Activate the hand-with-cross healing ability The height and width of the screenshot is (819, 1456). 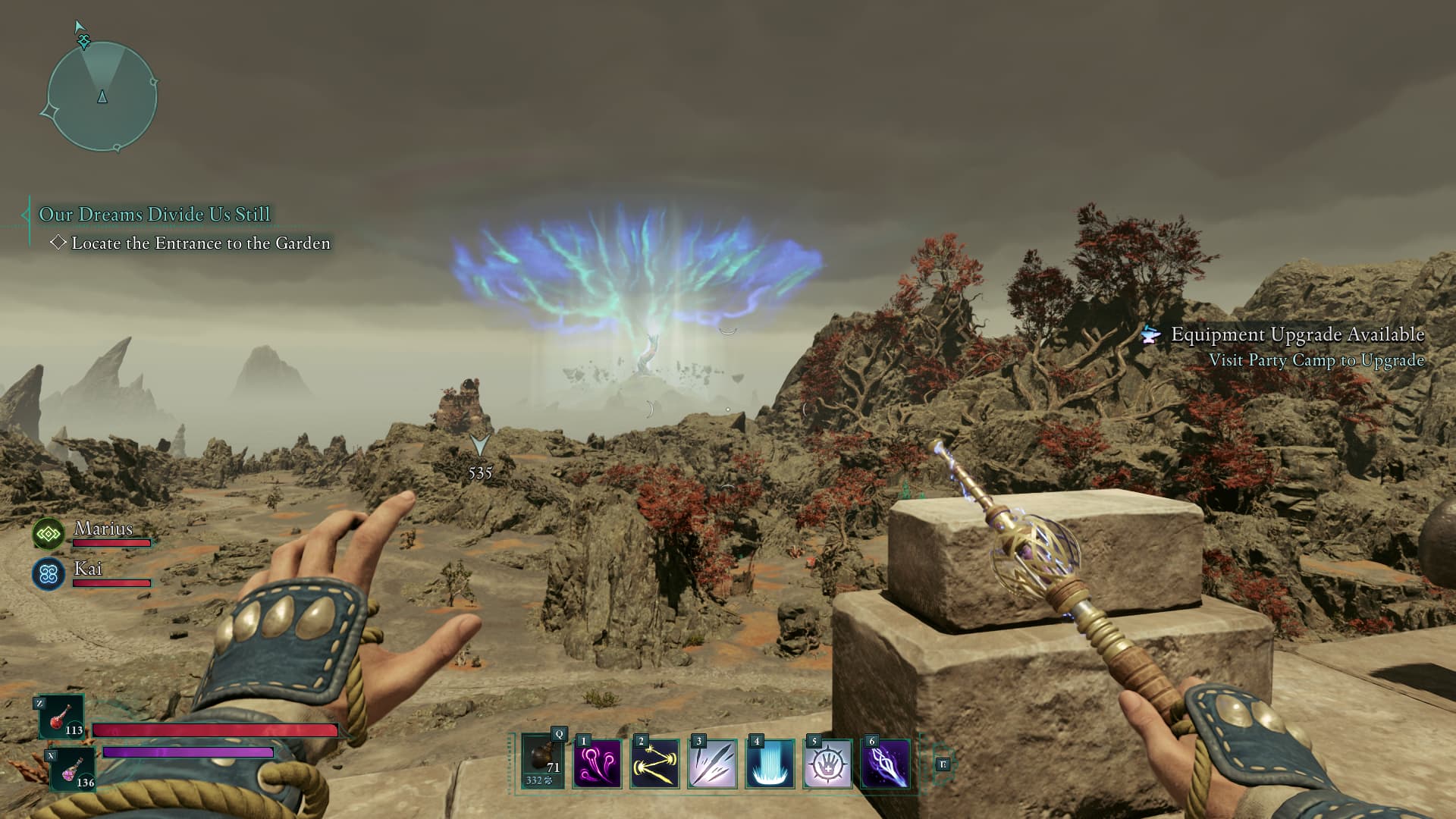(x=827, y=764)
